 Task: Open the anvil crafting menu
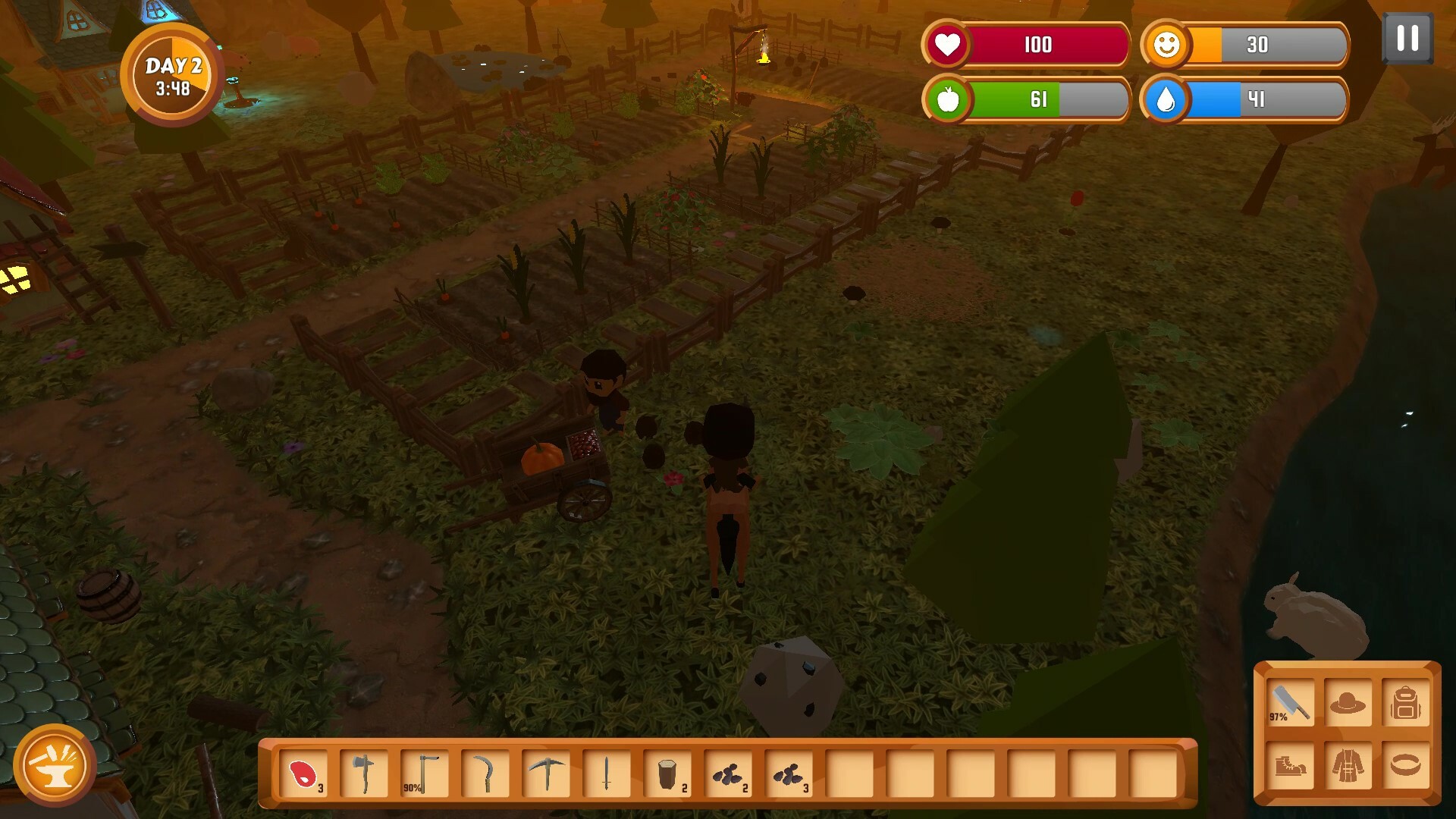click(x=55, y=764)
